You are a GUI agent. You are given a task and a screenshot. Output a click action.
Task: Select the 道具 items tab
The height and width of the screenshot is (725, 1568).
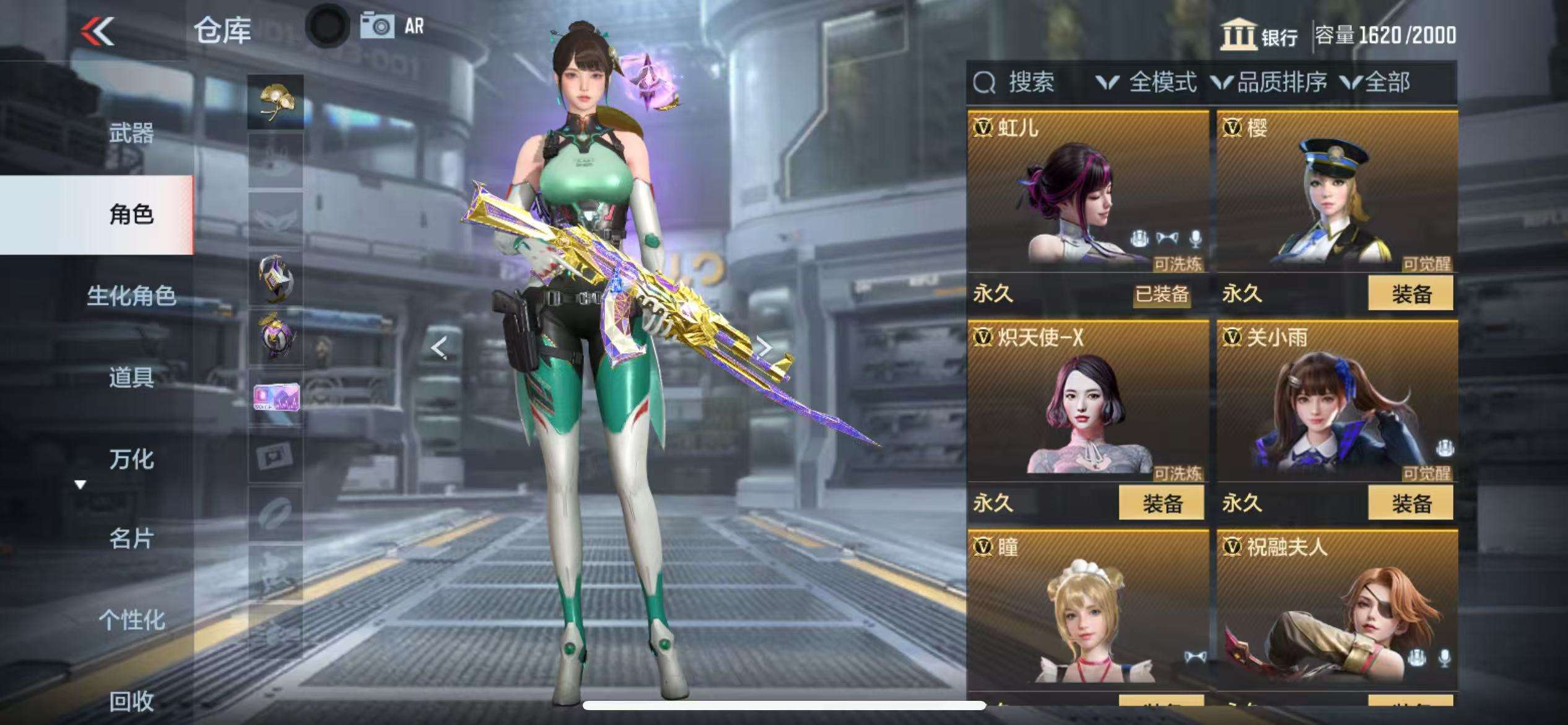point(131,377)
